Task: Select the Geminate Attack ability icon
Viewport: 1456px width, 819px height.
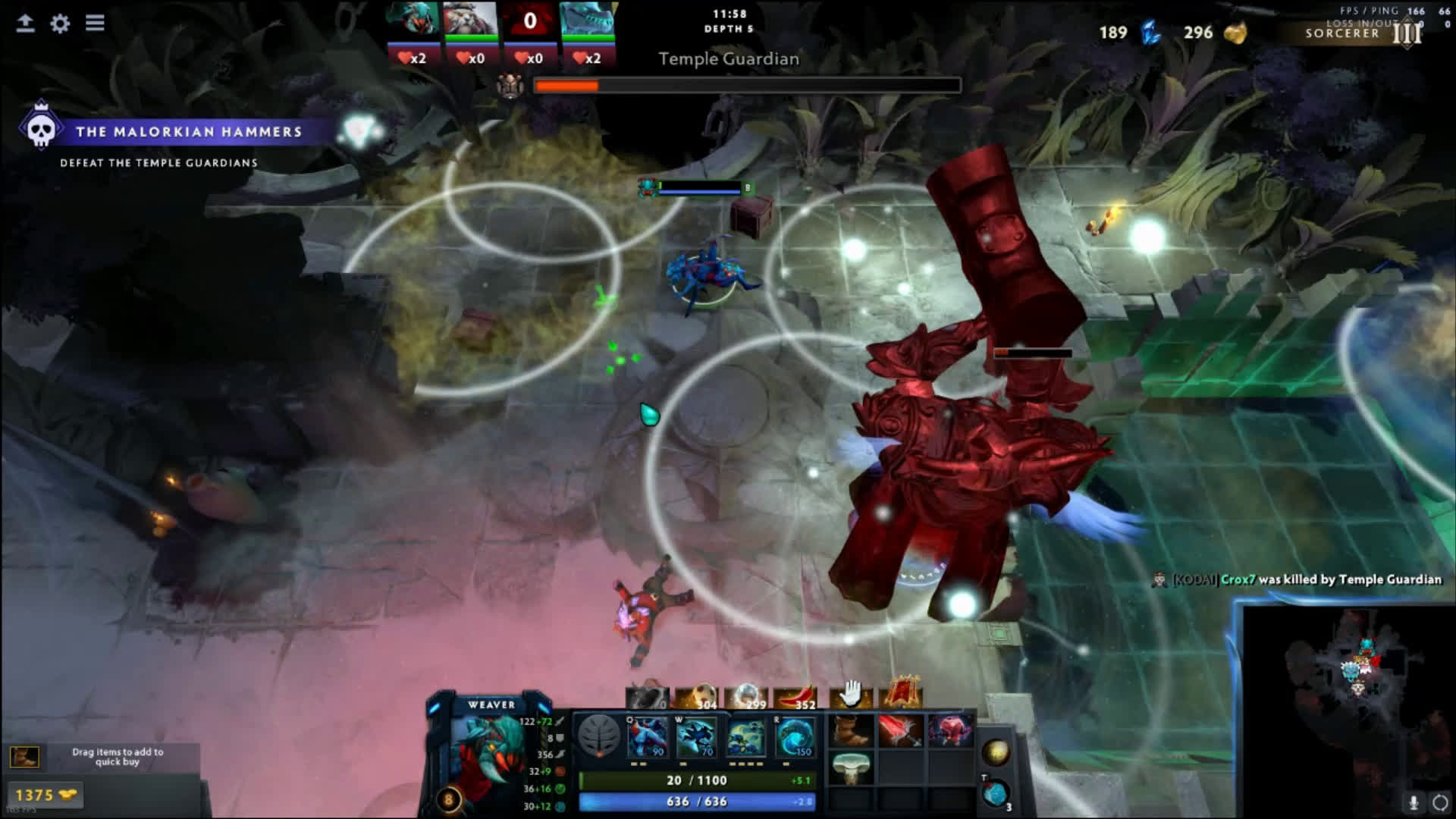Action: click(x=745, y=737)
